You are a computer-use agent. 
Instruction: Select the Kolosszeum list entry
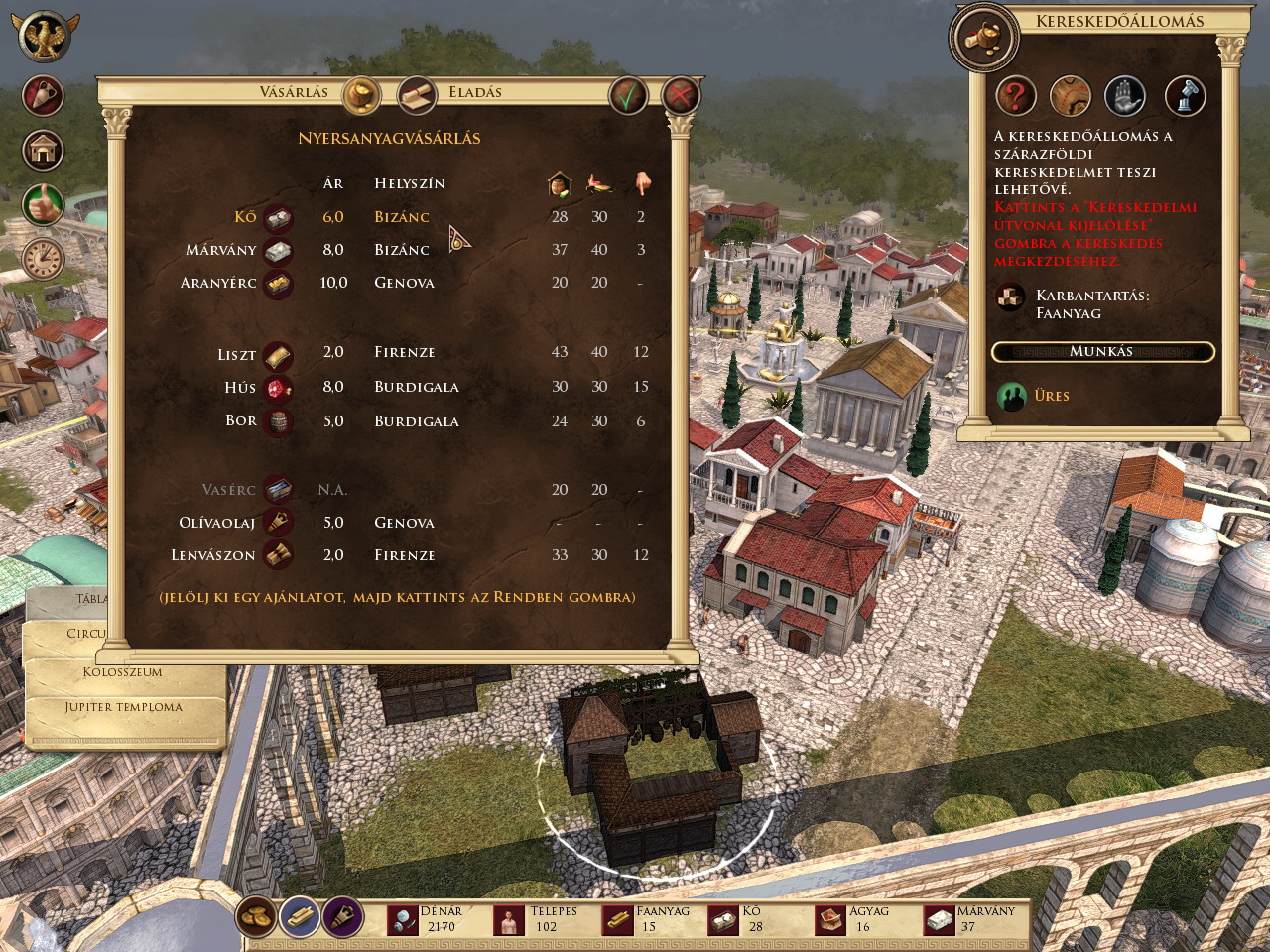(122, 672)
